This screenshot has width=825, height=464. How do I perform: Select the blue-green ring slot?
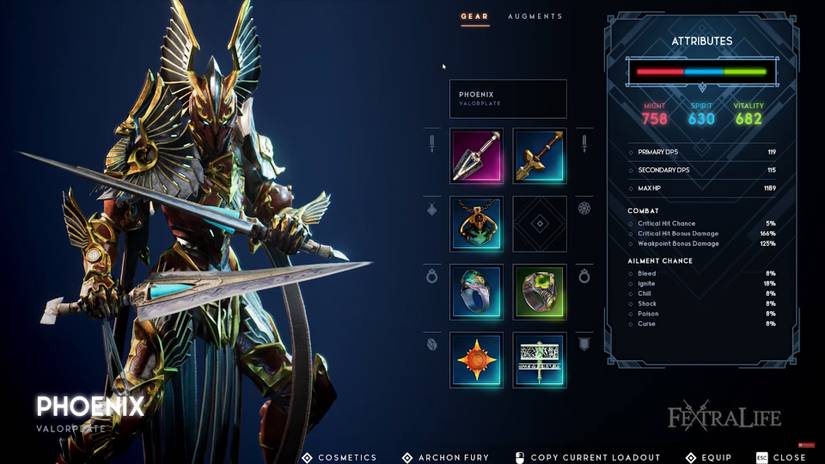pyautogui.click(x=476, y=291)
